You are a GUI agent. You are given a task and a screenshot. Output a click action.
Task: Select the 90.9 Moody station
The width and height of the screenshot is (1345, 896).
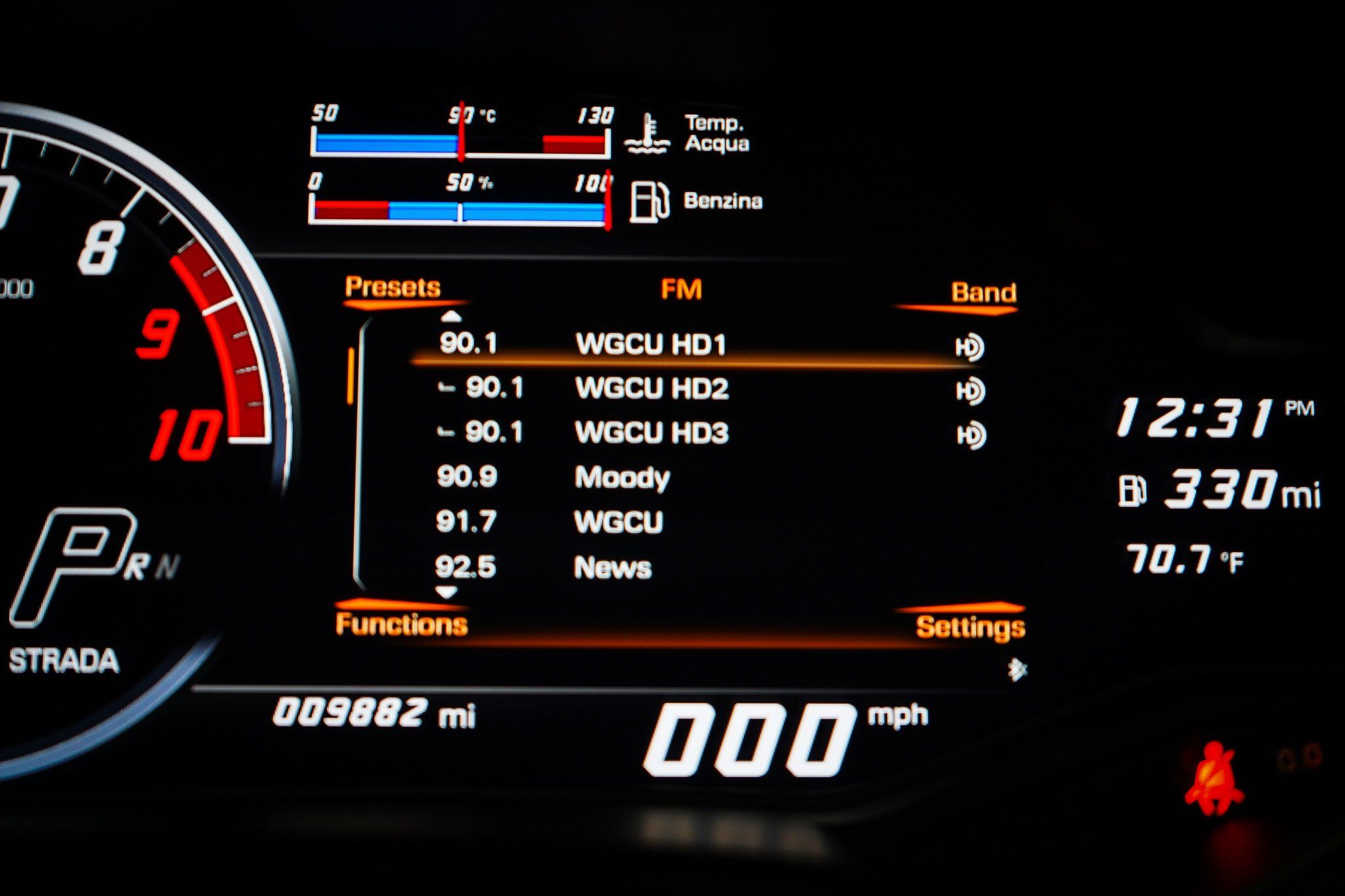[x=621, y=477]
